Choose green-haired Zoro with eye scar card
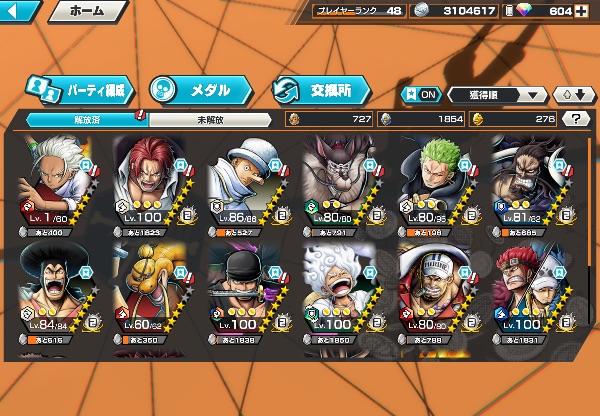 [435, 180]
